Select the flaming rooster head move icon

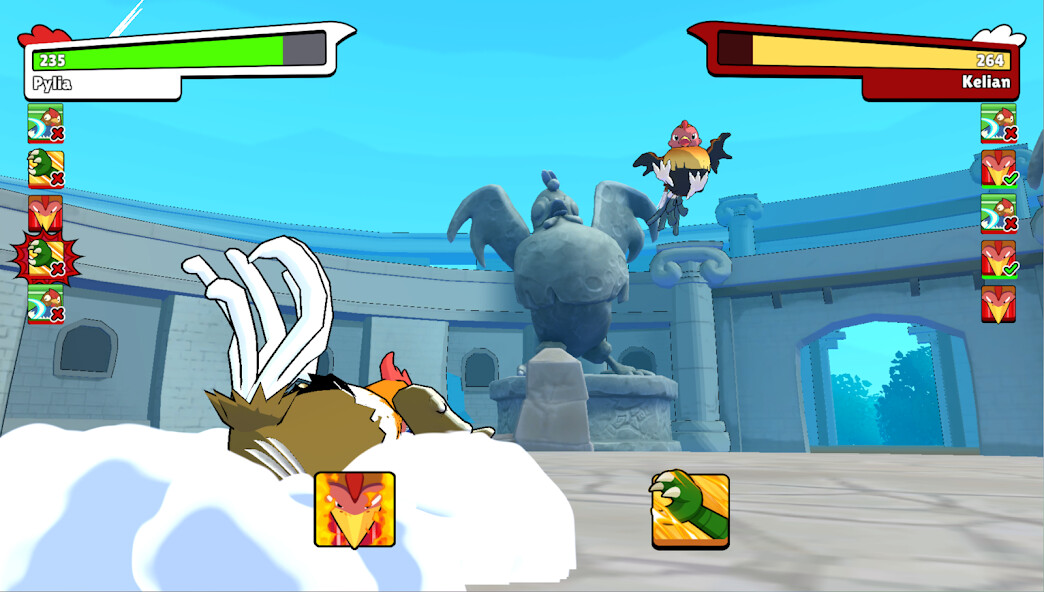(355, 510)
